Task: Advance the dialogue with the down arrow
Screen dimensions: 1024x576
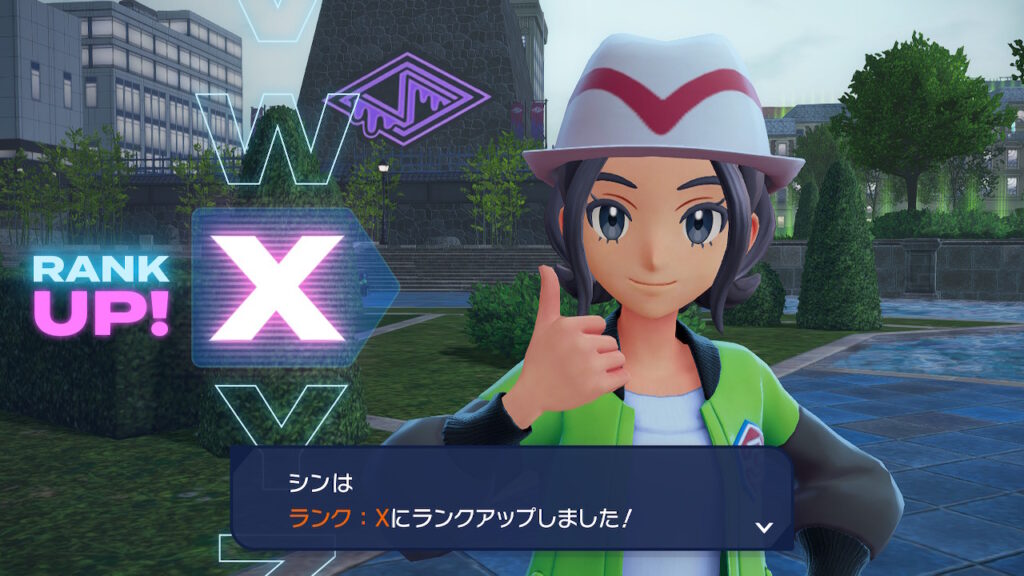Action: (x=763, y=526)
